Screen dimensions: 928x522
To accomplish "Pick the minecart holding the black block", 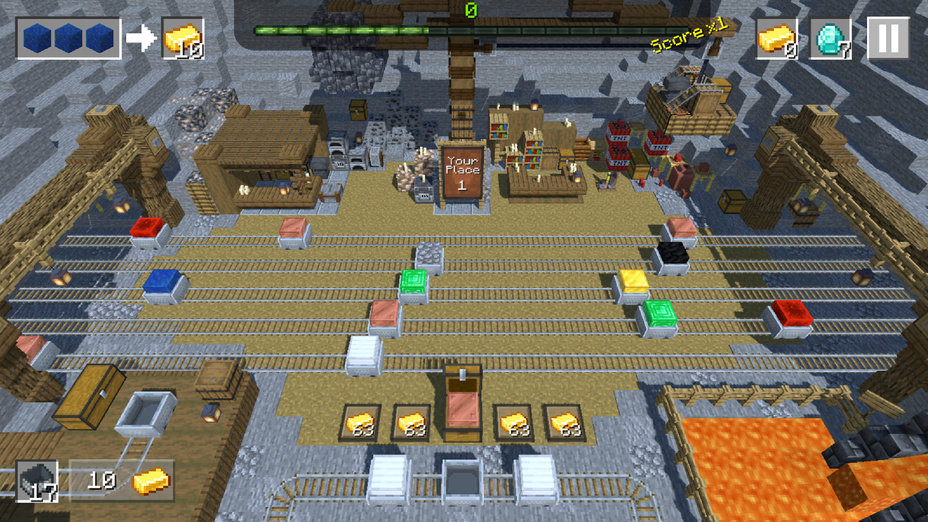I will point(671,256).
